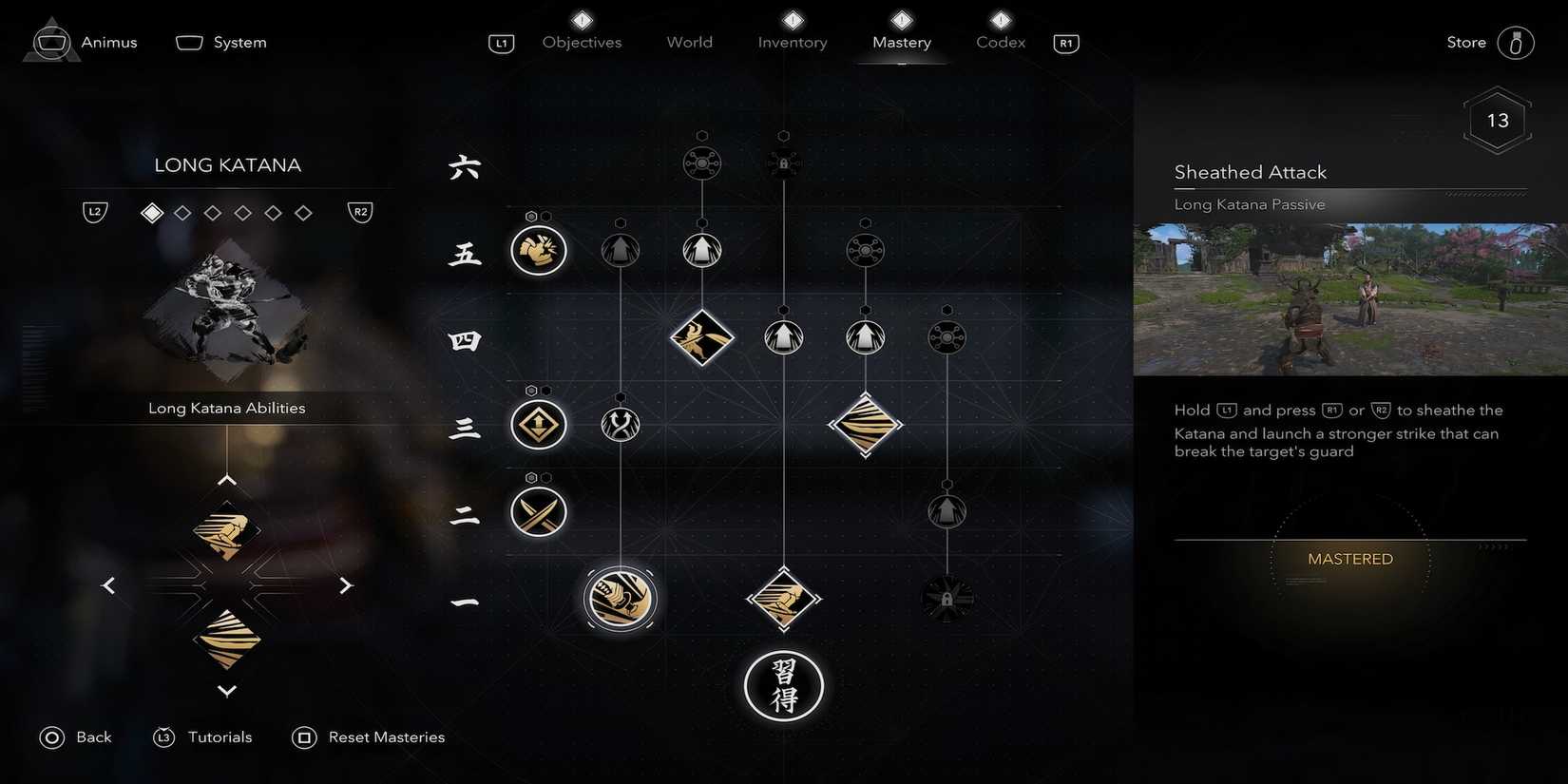Select the locked shuriken node at the tree top
Viewport: 1568px width, 784px height.
783,162
